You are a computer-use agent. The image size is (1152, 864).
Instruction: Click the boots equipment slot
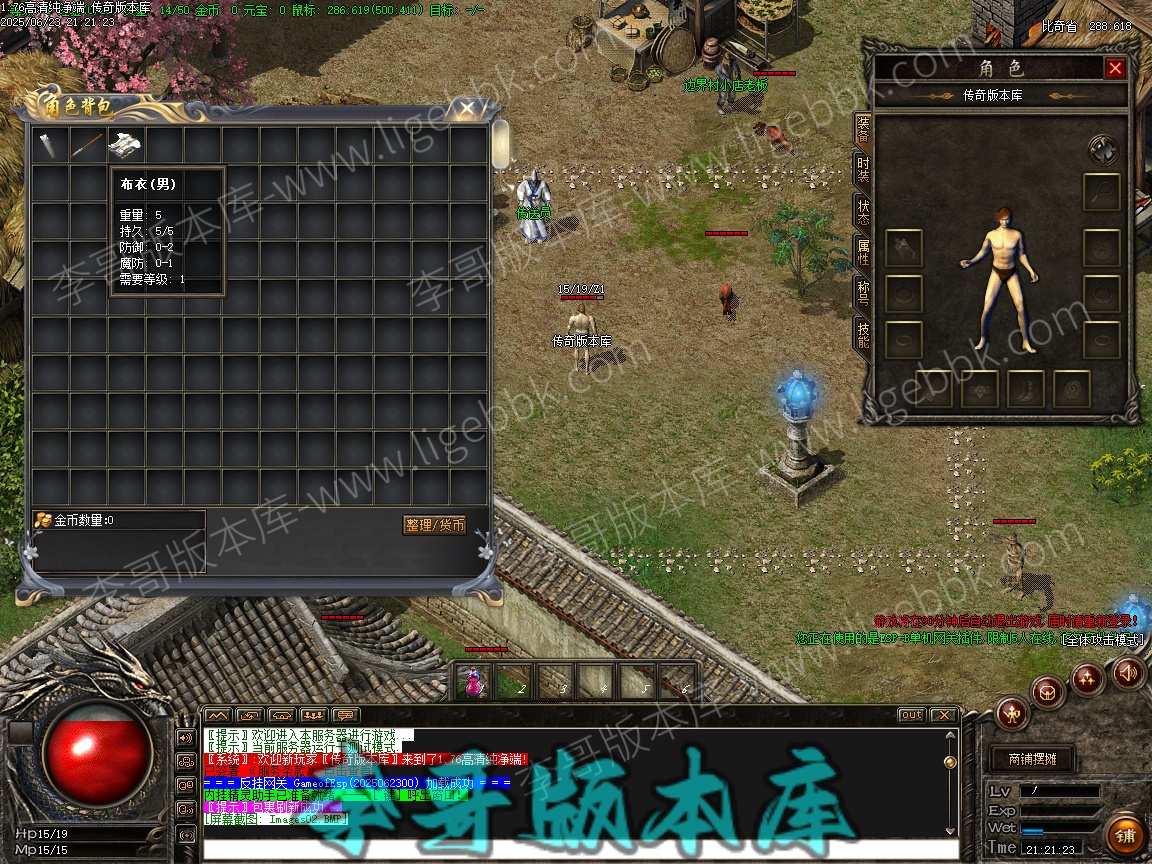1026,389
